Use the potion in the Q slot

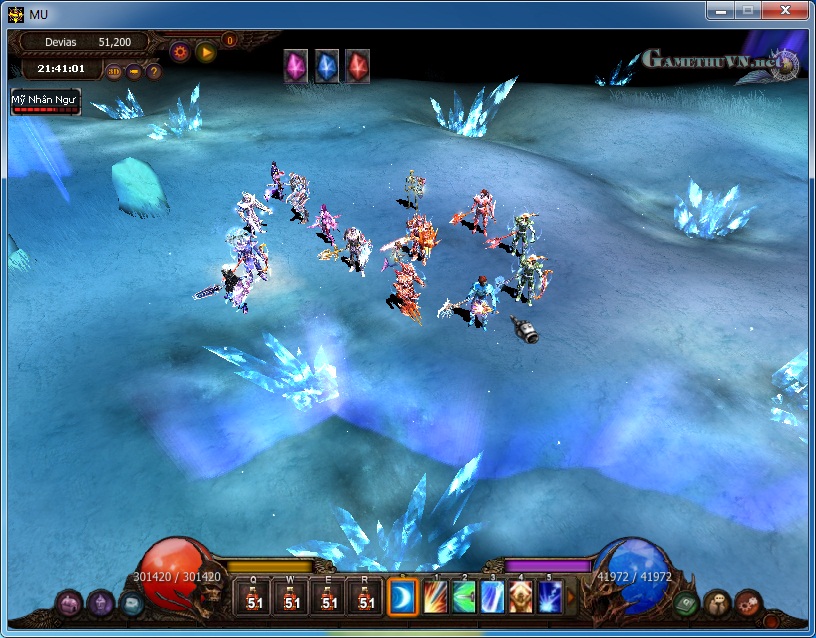(254, 598)
